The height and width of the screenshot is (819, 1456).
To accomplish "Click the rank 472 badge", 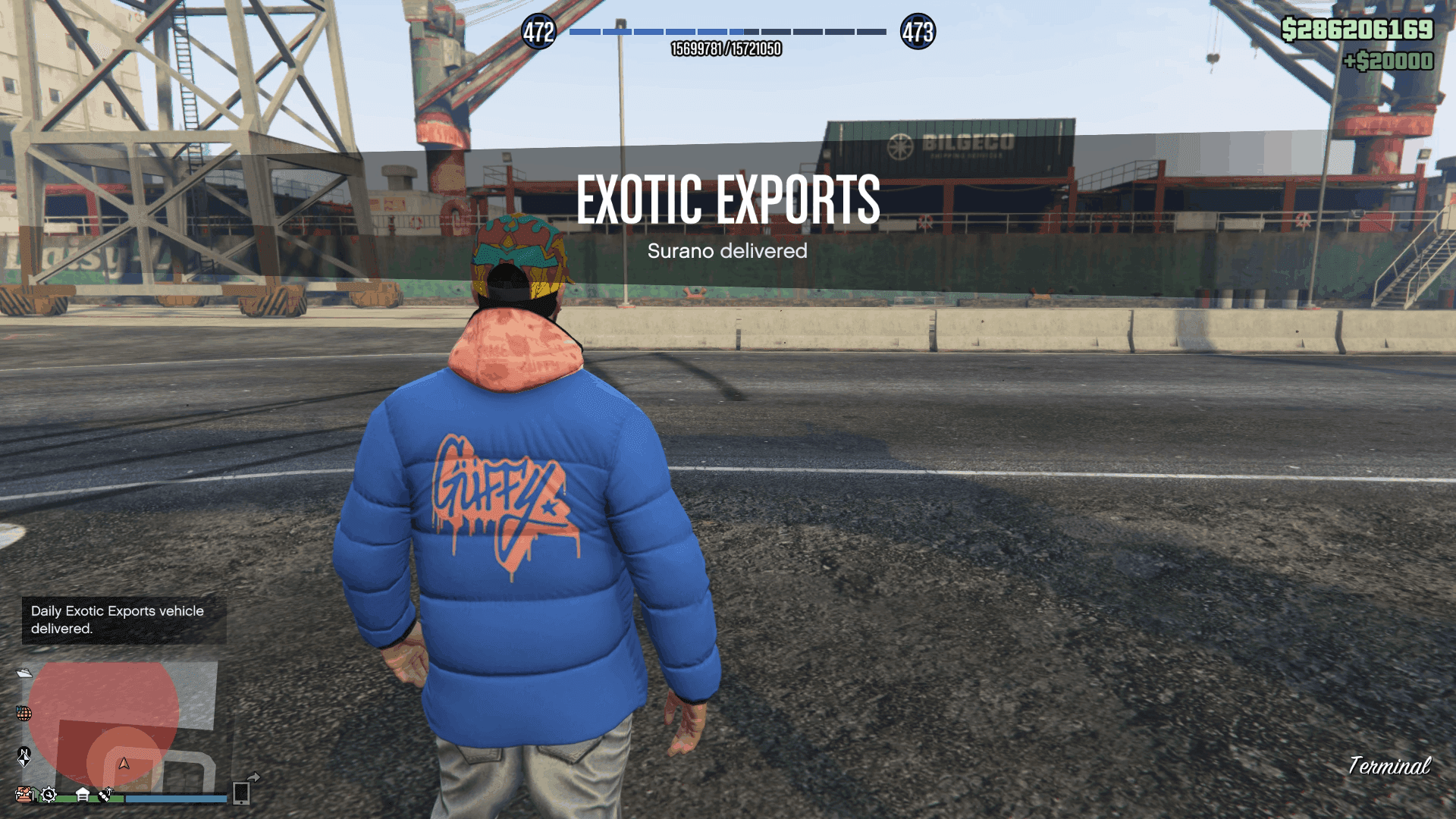I will (539, 32).
